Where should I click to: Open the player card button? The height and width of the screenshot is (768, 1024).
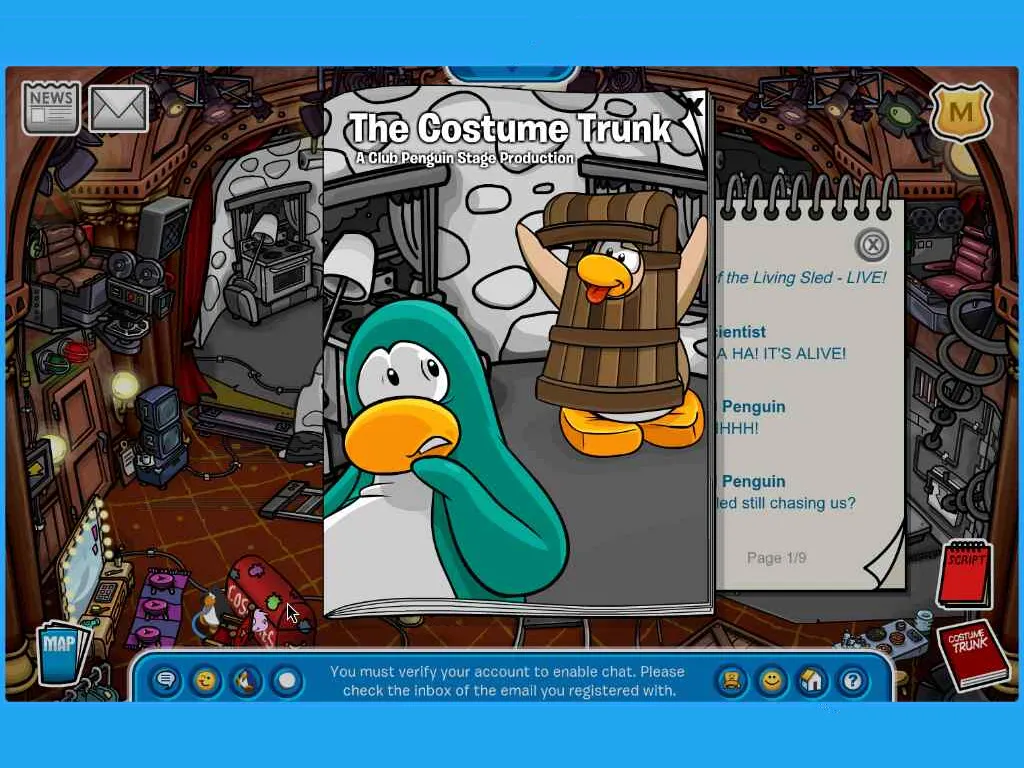pos(732,681)
